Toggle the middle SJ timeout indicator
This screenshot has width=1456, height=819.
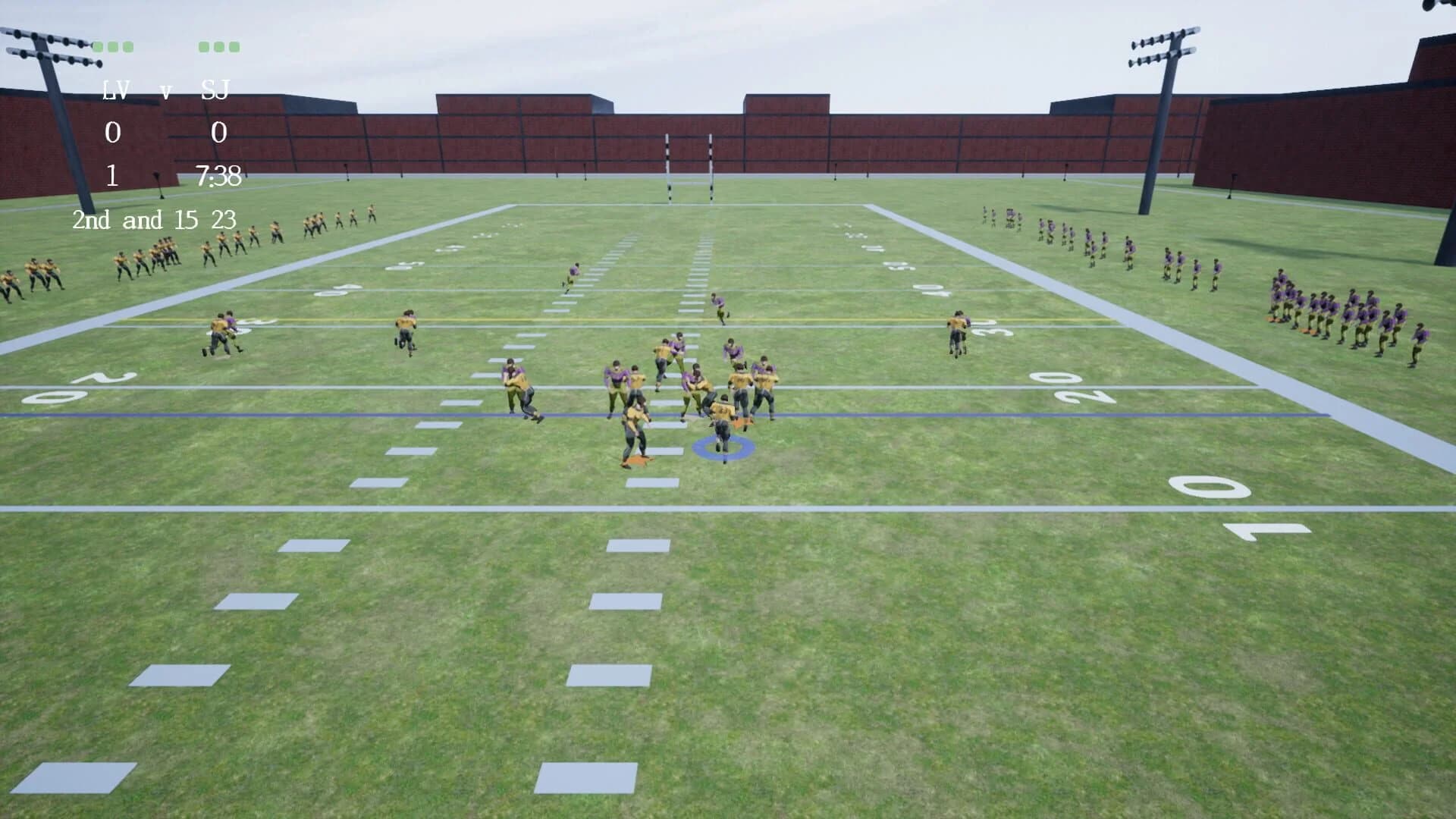[218, 47]
